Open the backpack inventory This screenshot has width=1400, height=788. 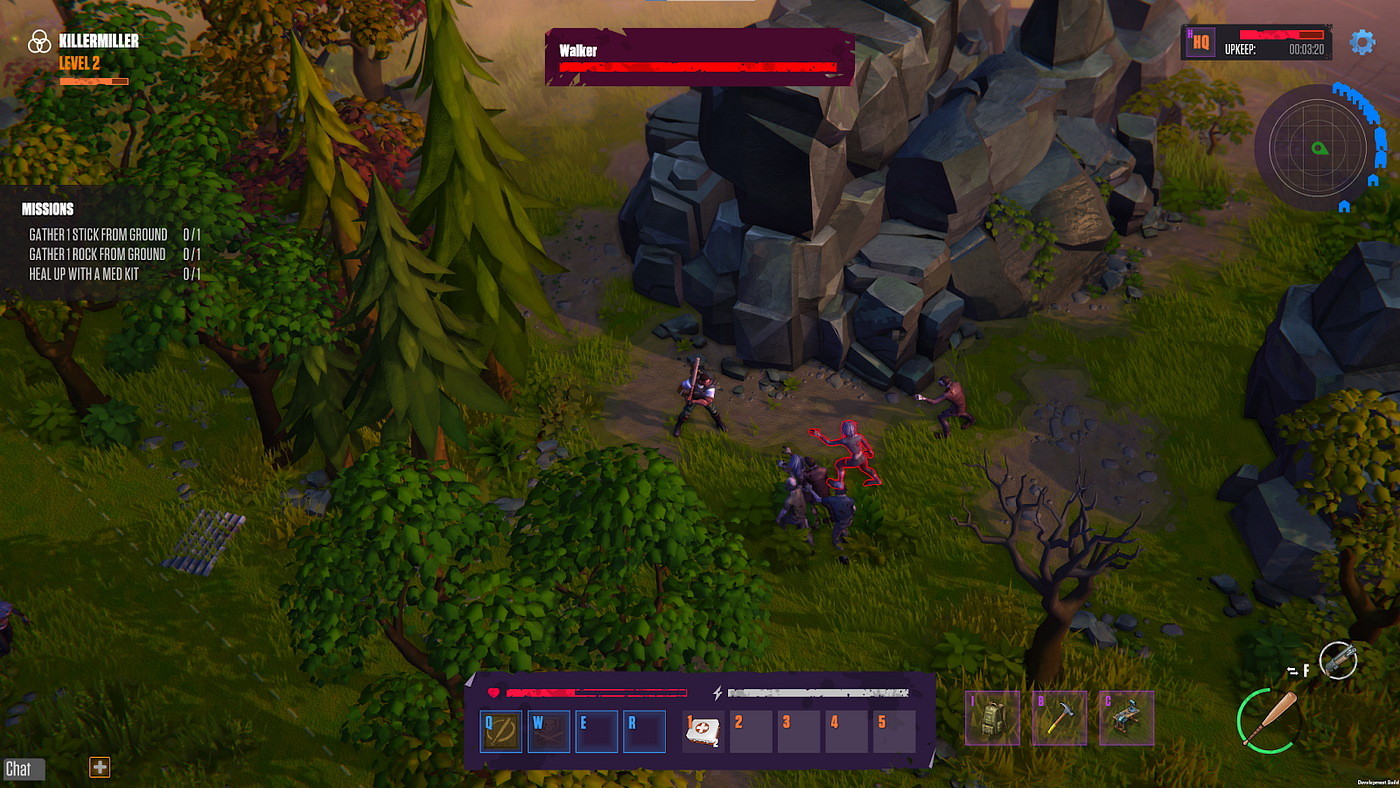993,718
